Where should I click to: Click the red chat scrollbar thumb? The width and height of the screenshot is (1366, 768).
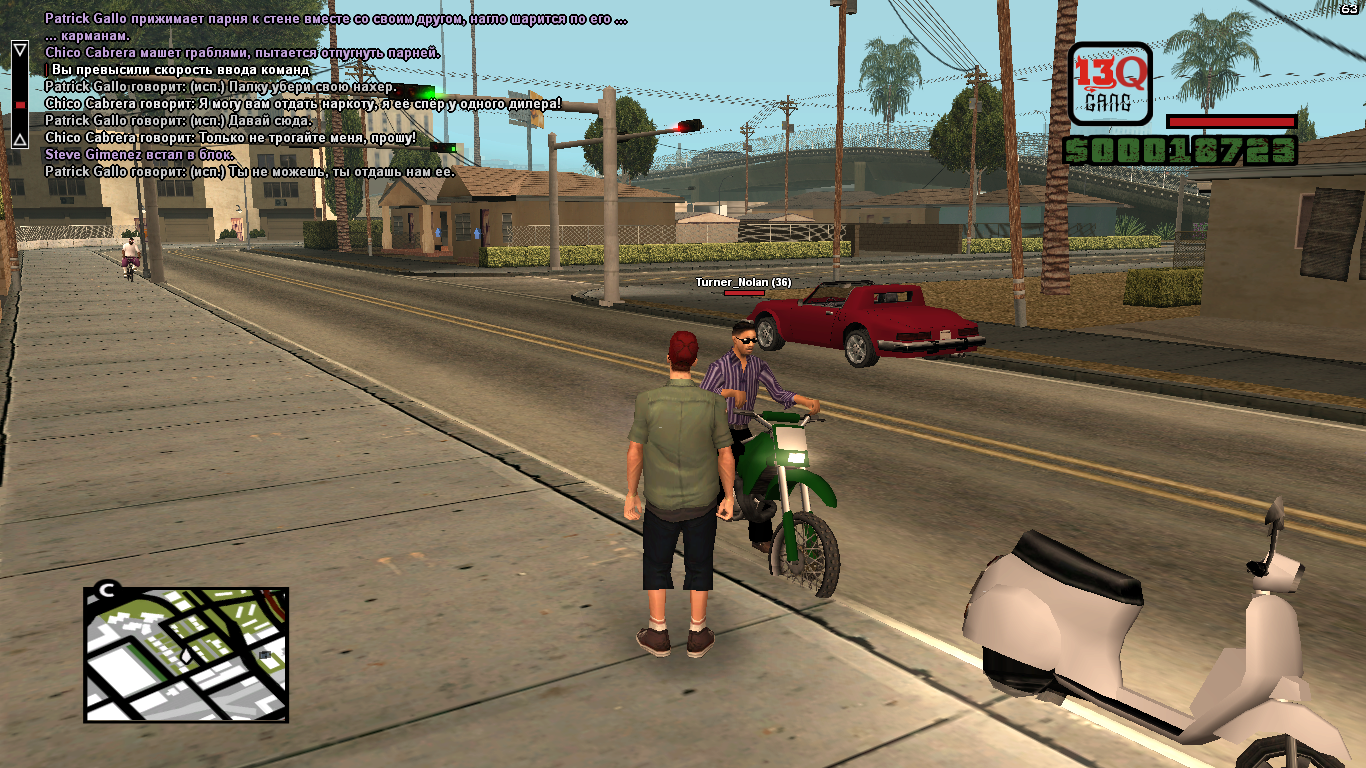click(19, 104)
